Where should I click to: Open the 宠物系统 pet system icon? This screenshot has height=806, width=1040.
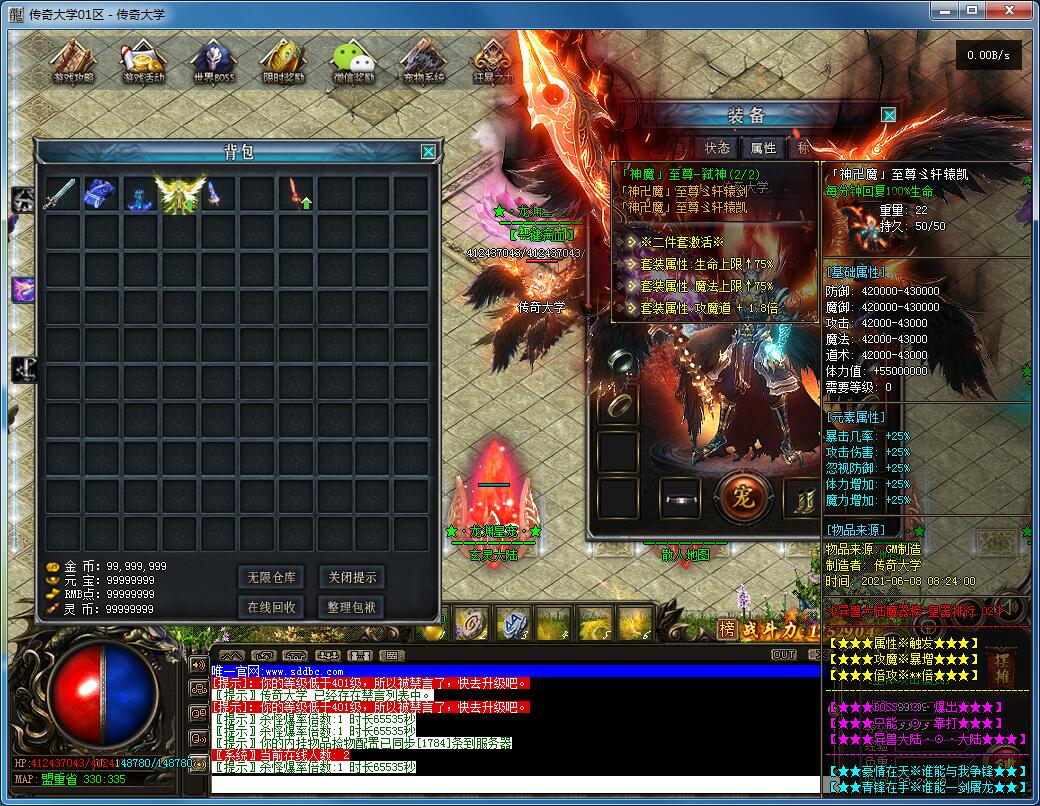(x=423, y=62)
